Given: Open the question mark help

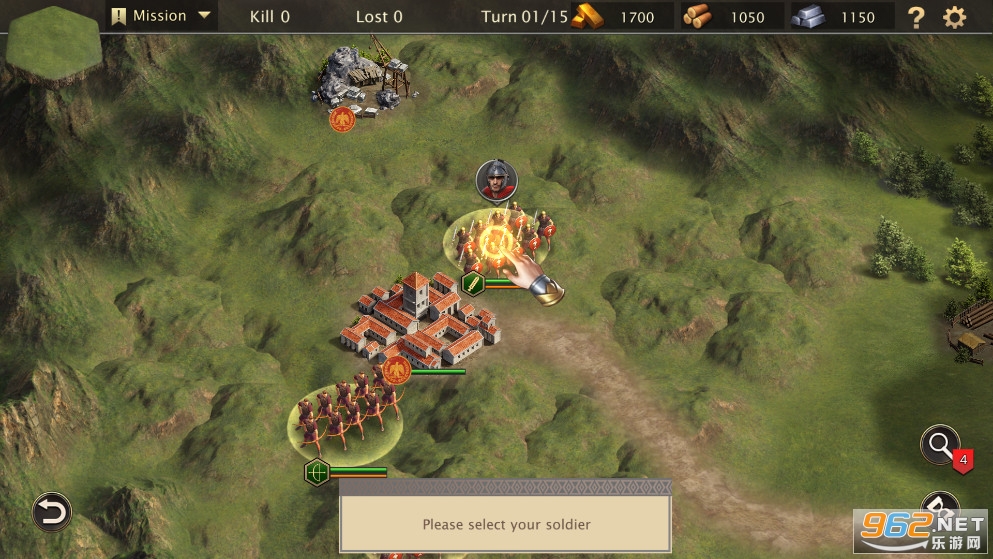Looking at the screenshot, I should tap(916, 17).
